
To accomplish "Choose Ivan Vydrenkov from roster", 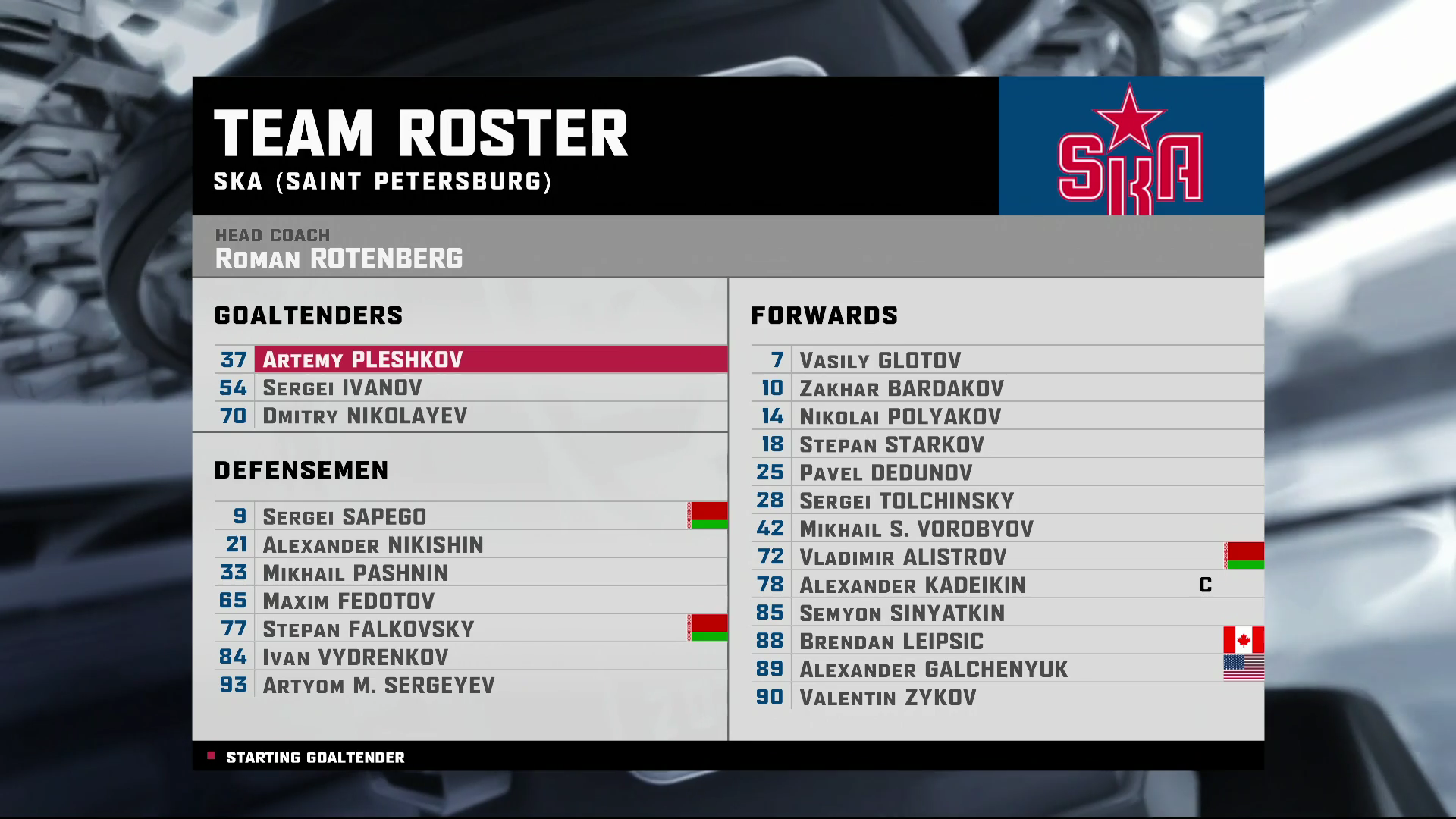I will 355,657.
